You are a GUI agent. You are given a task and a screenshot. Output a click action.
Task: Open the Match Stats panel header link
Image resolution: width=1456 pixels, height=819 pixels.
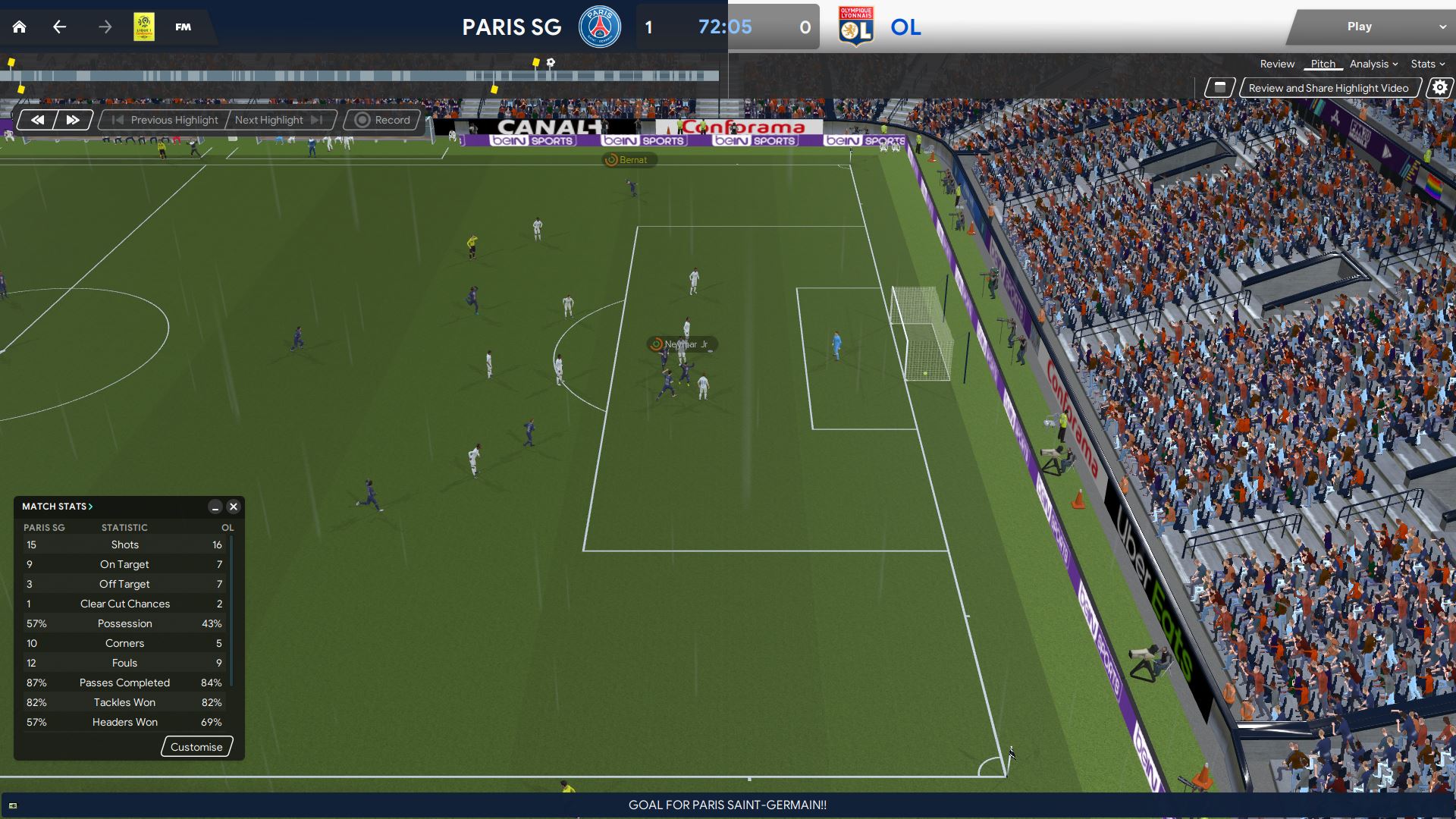pos(58,507)
